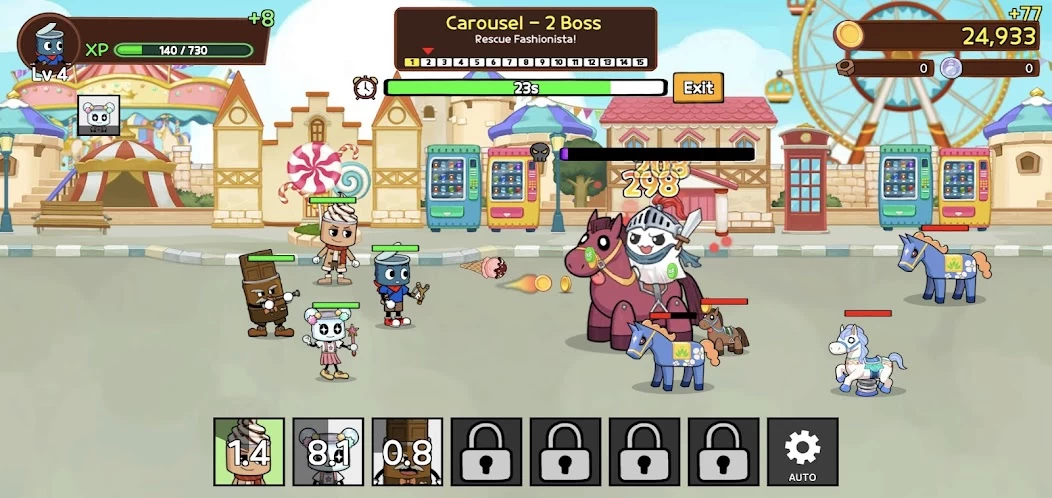Trigger the chocolate bar hero skill
This screenshot has height=498, width=1052.
(407, 452)
